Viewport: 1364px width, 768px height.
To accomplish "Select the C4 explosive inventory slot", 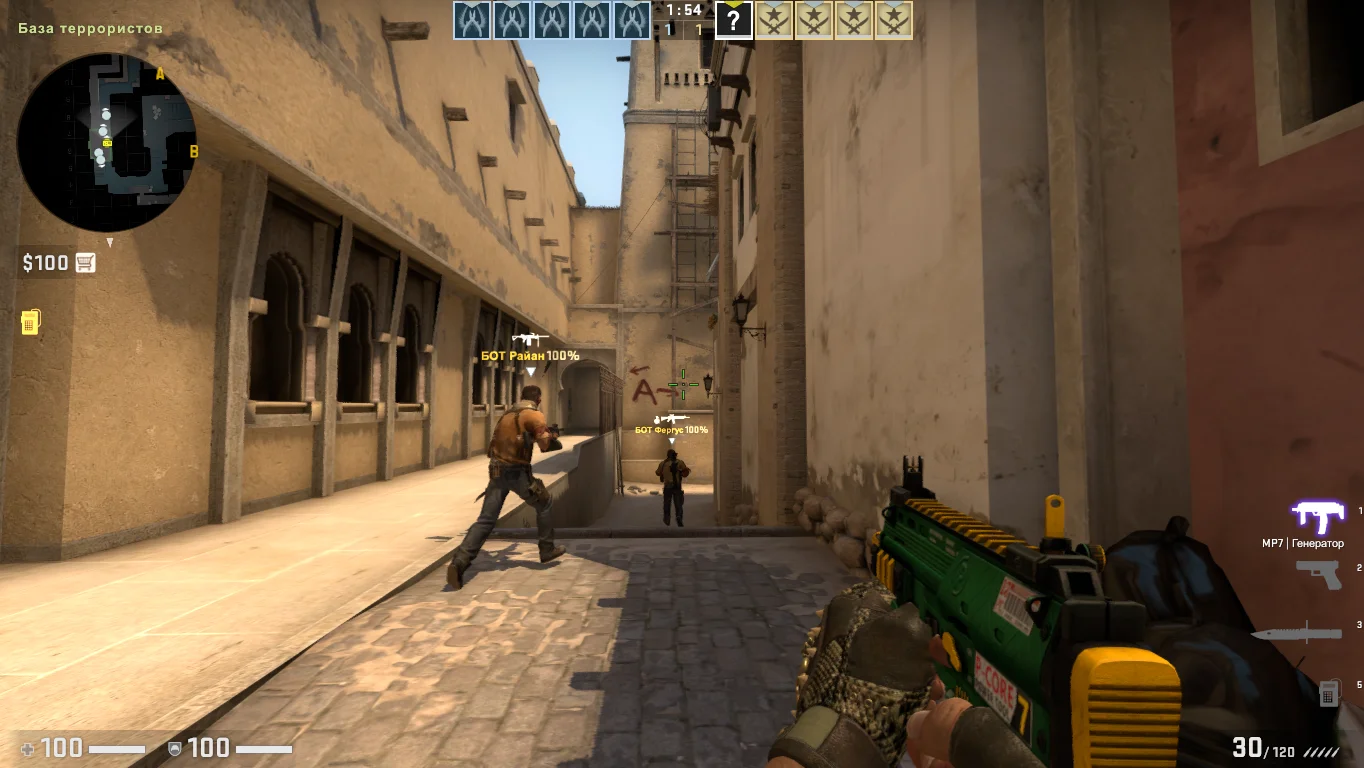I will coord(1329,692).
